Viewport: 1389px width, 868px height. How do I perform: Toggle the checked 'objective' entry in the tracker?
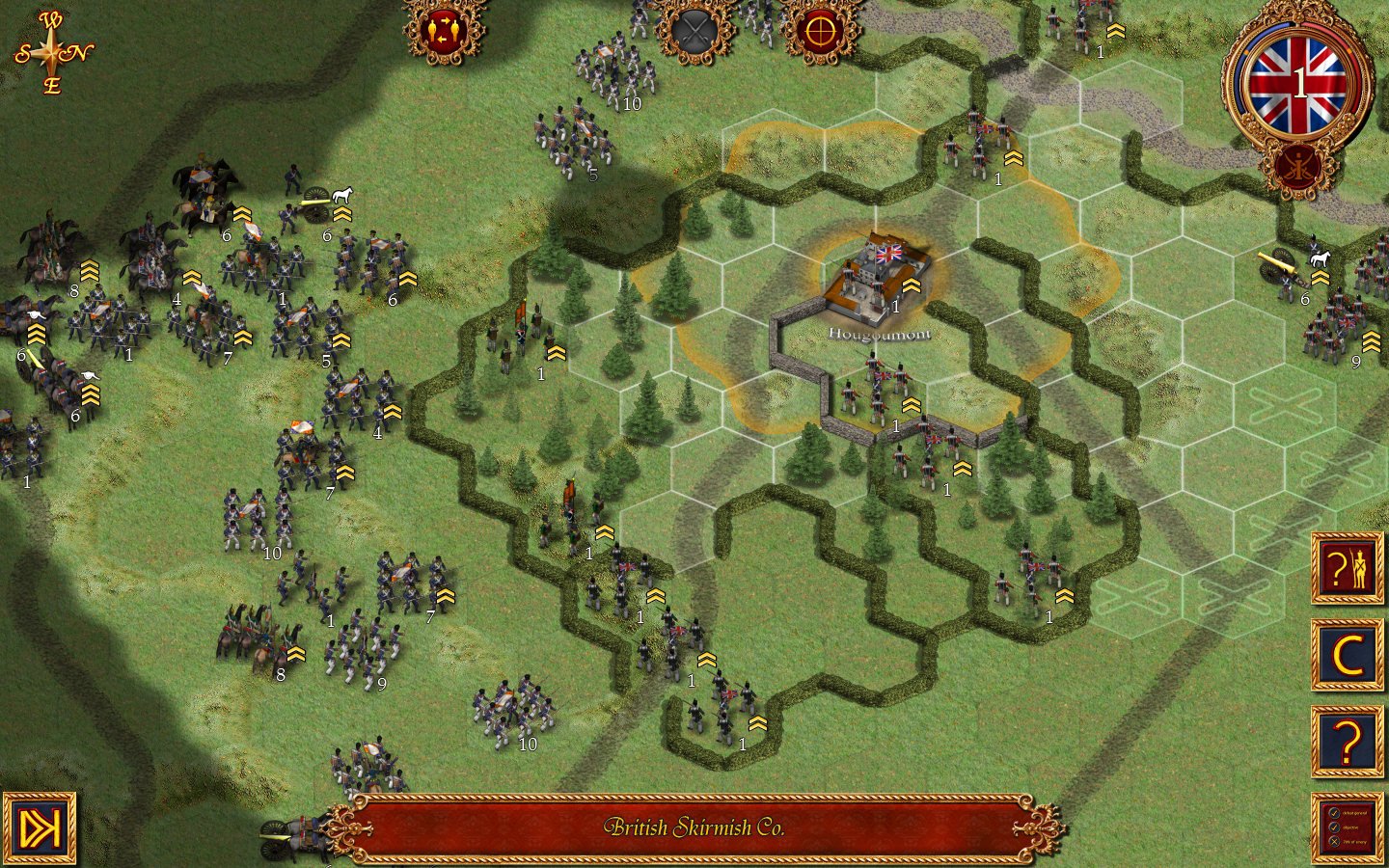[x=1334, y=827]
